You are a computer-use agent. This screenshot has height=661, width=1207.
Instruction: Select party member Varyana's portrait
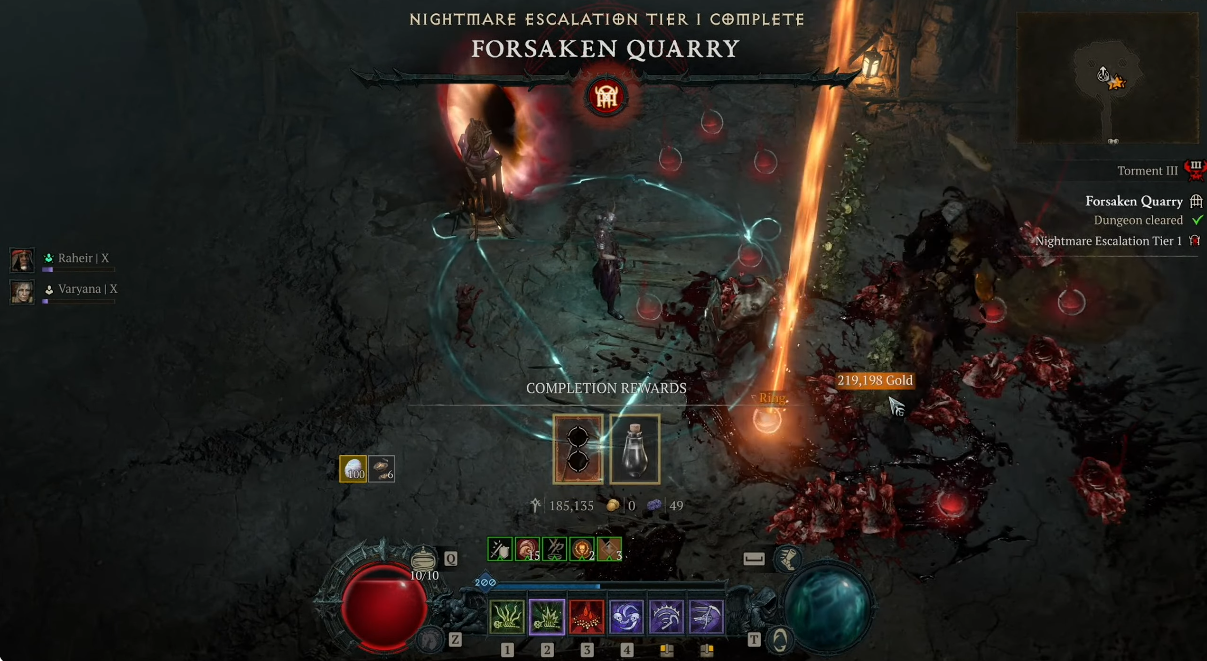coord(22,291)
